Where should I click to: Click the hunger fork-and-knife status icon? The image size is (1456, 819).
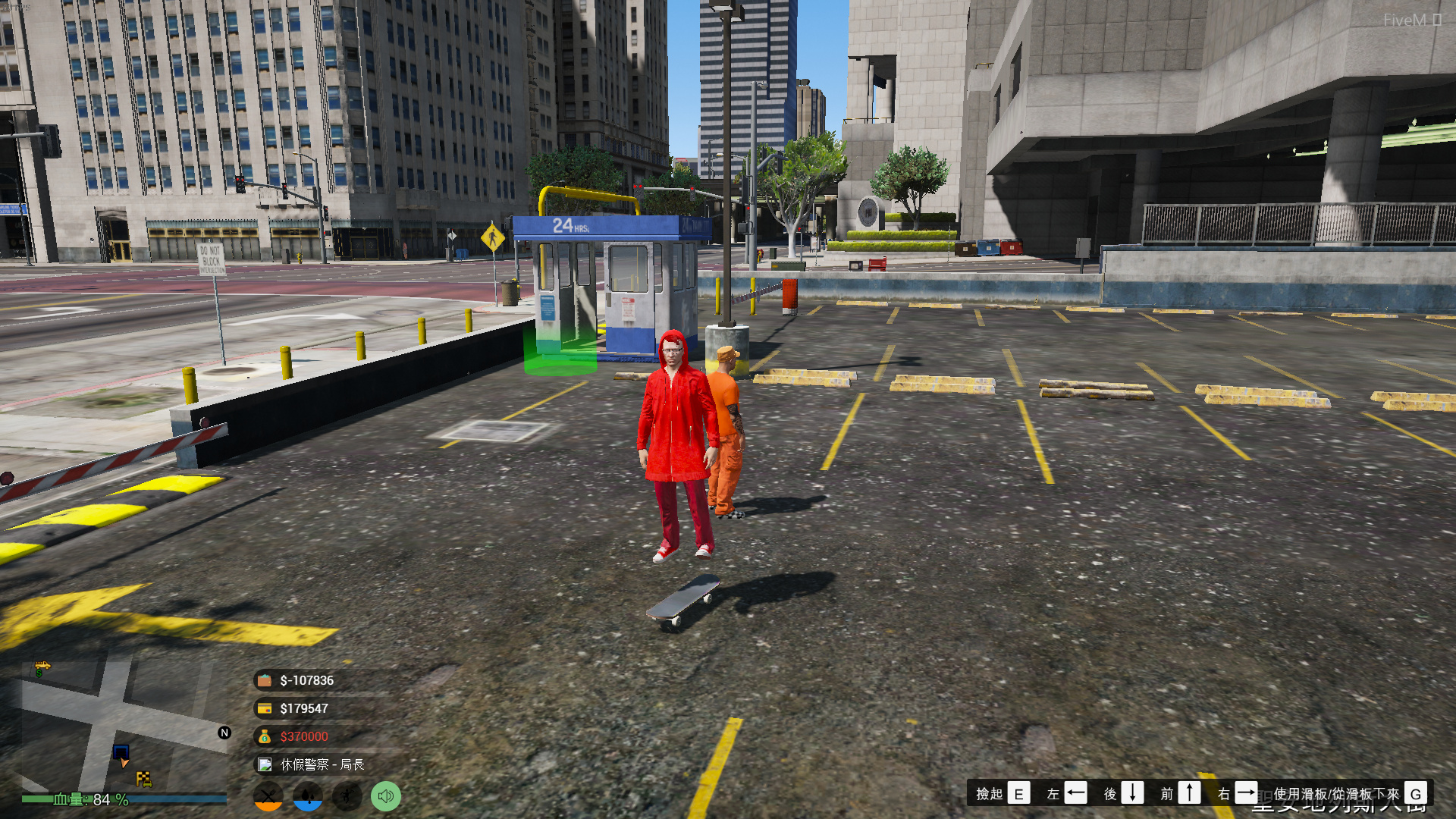270,796
